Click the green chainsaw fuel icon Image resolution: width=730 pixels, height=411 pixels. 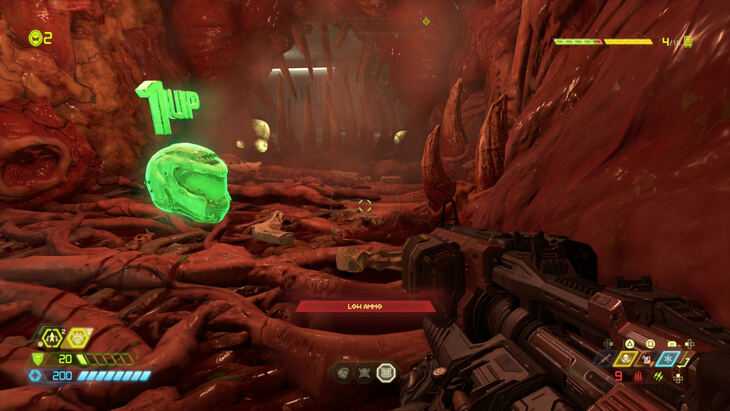pos(659,376)
